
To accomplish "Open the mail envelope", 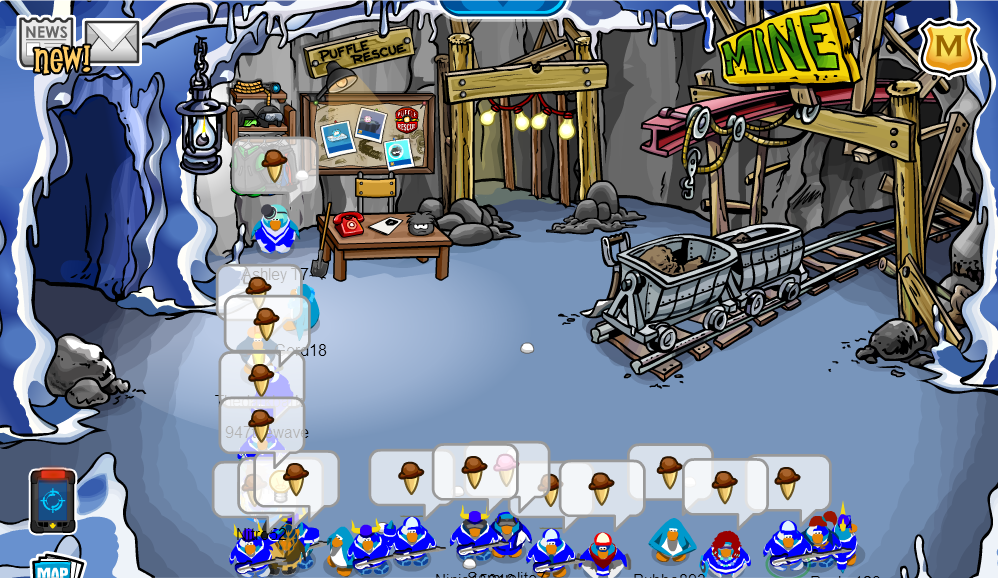I will pos(112,41).
